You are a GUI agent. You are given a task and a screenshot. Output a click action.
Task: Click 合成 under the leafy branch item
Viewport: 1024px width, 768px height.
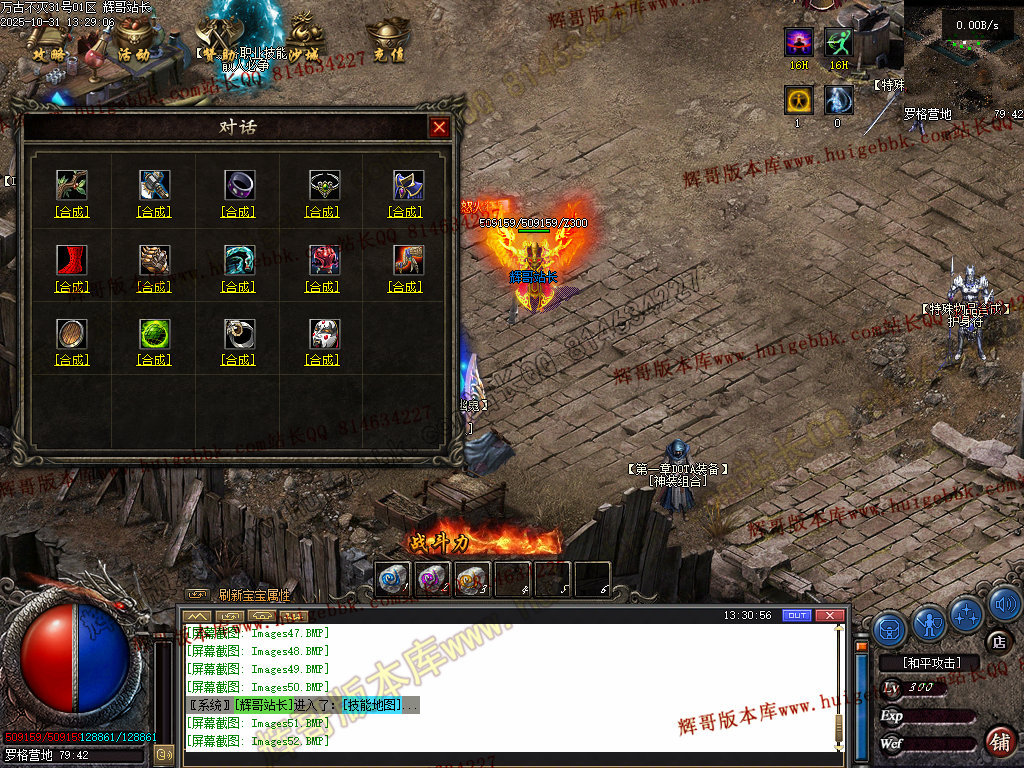pyautogui.click(x=71, y=212)
